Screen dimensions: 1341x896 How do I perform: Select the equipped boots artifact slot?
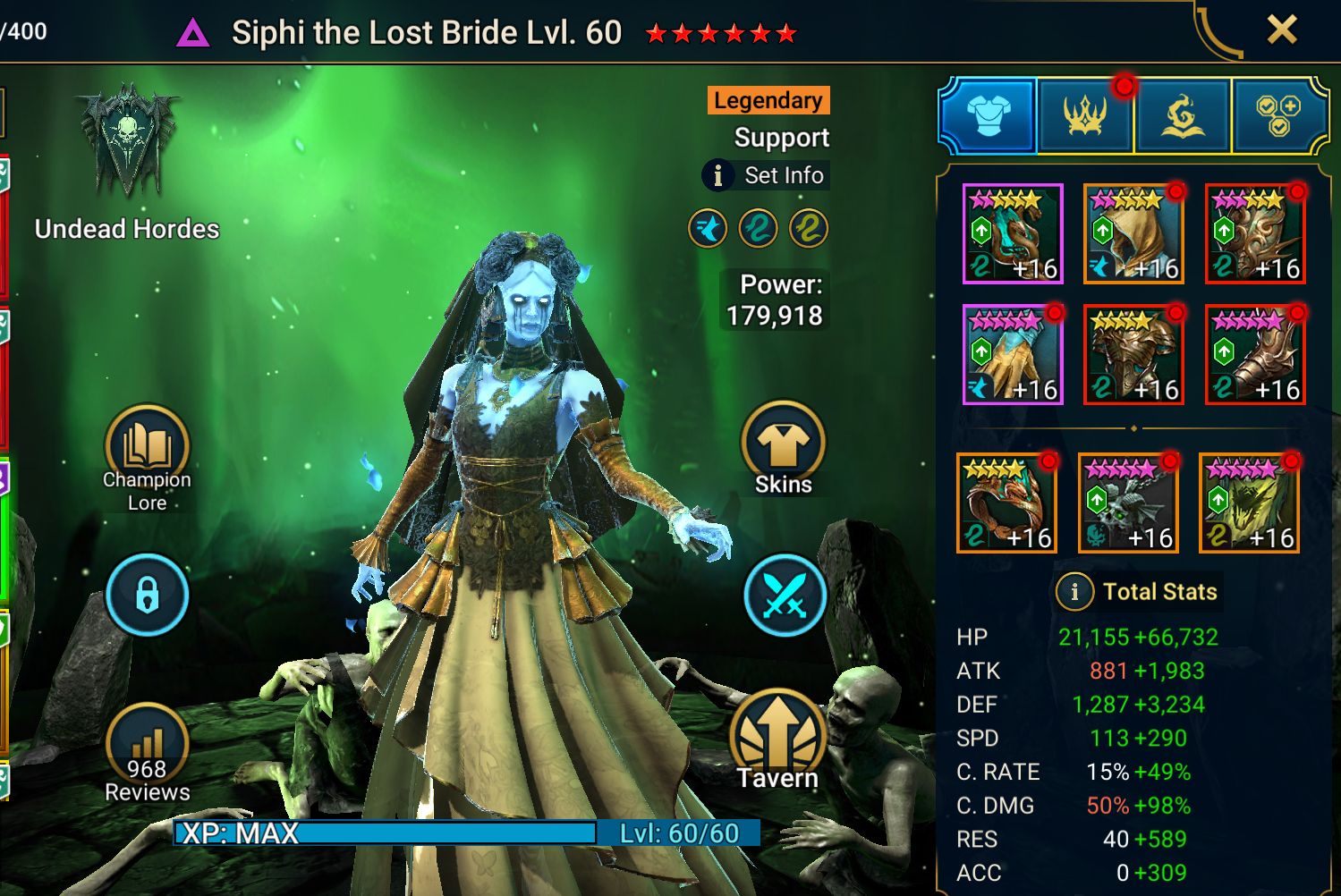[1255, 355]
